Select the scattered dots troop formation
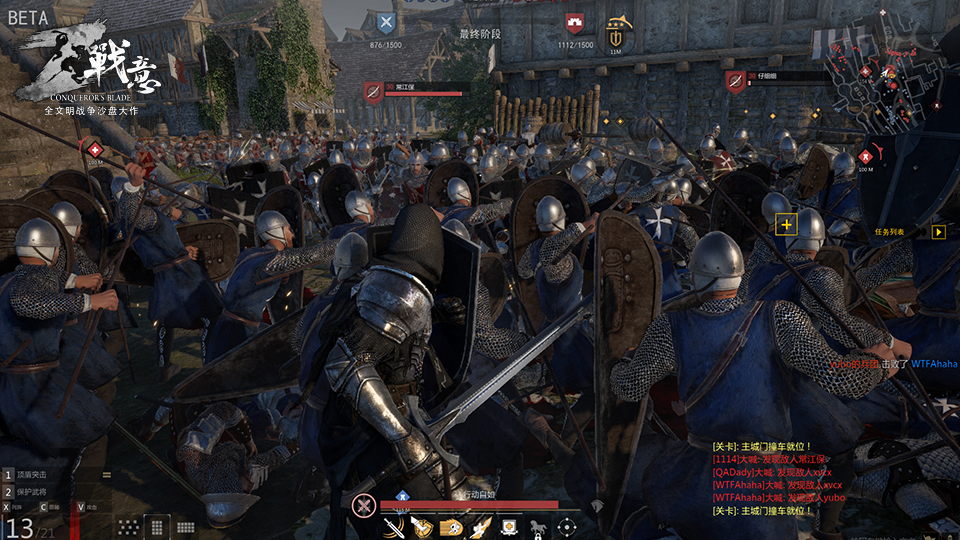 [128, 526]
